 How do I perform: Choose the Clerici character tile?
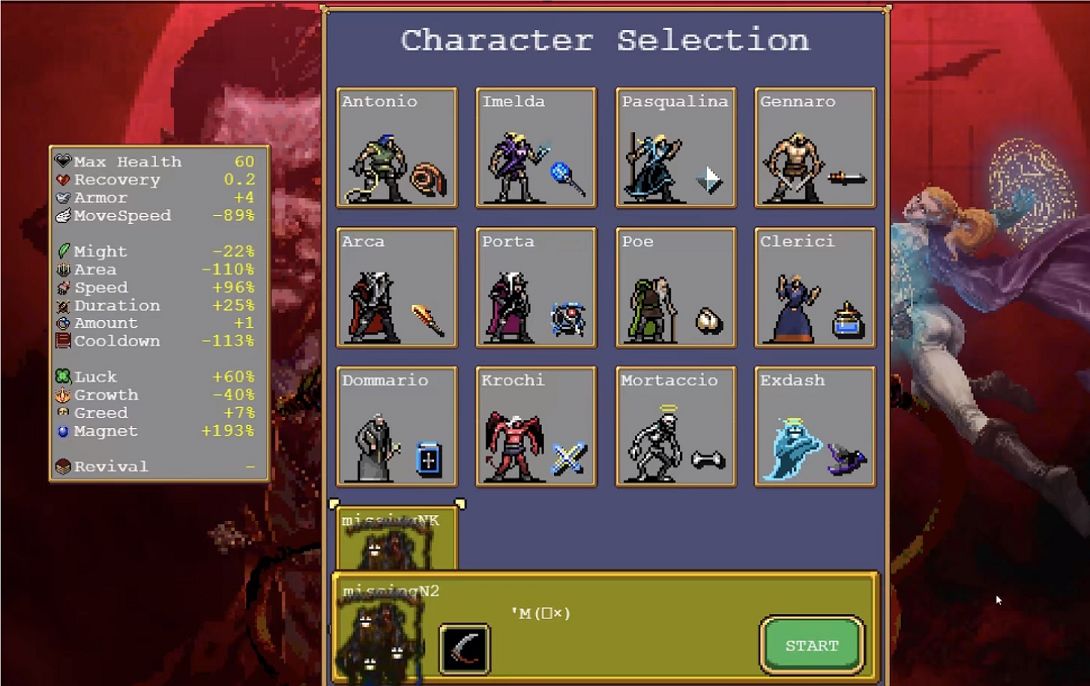815,288
